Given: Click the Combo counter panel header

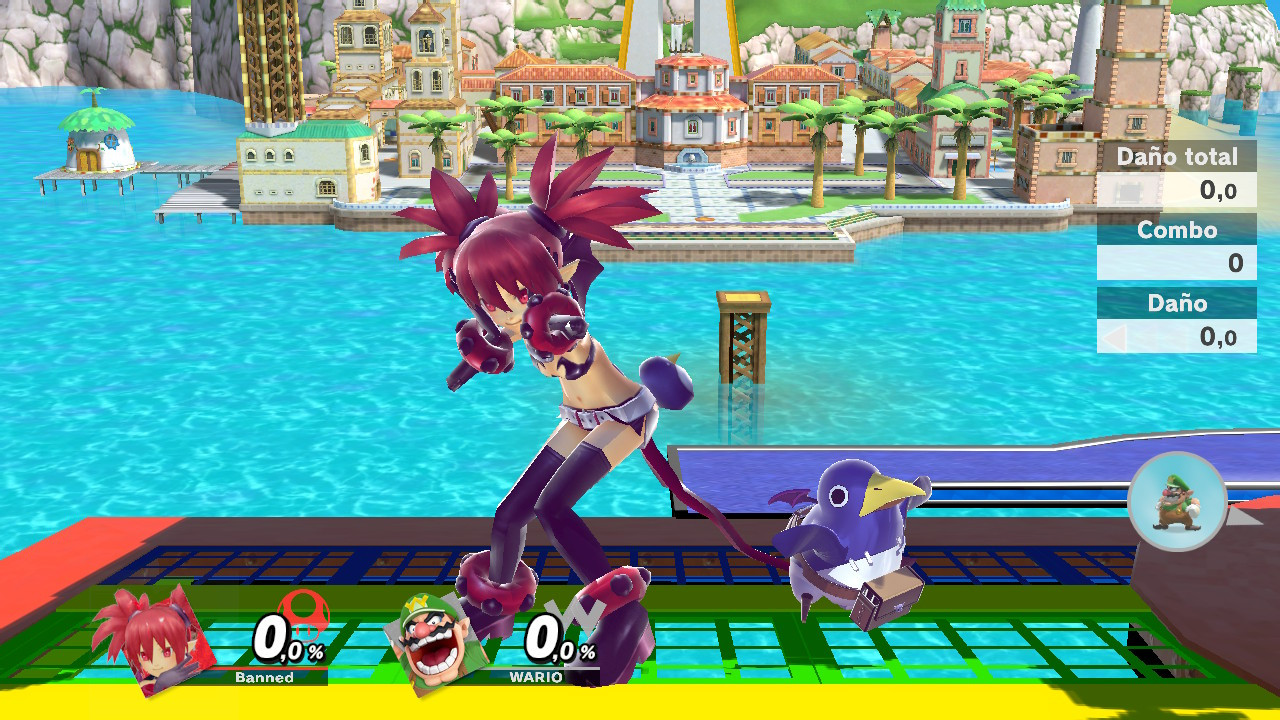Looking at the screenshot, I should (1177, 230).
